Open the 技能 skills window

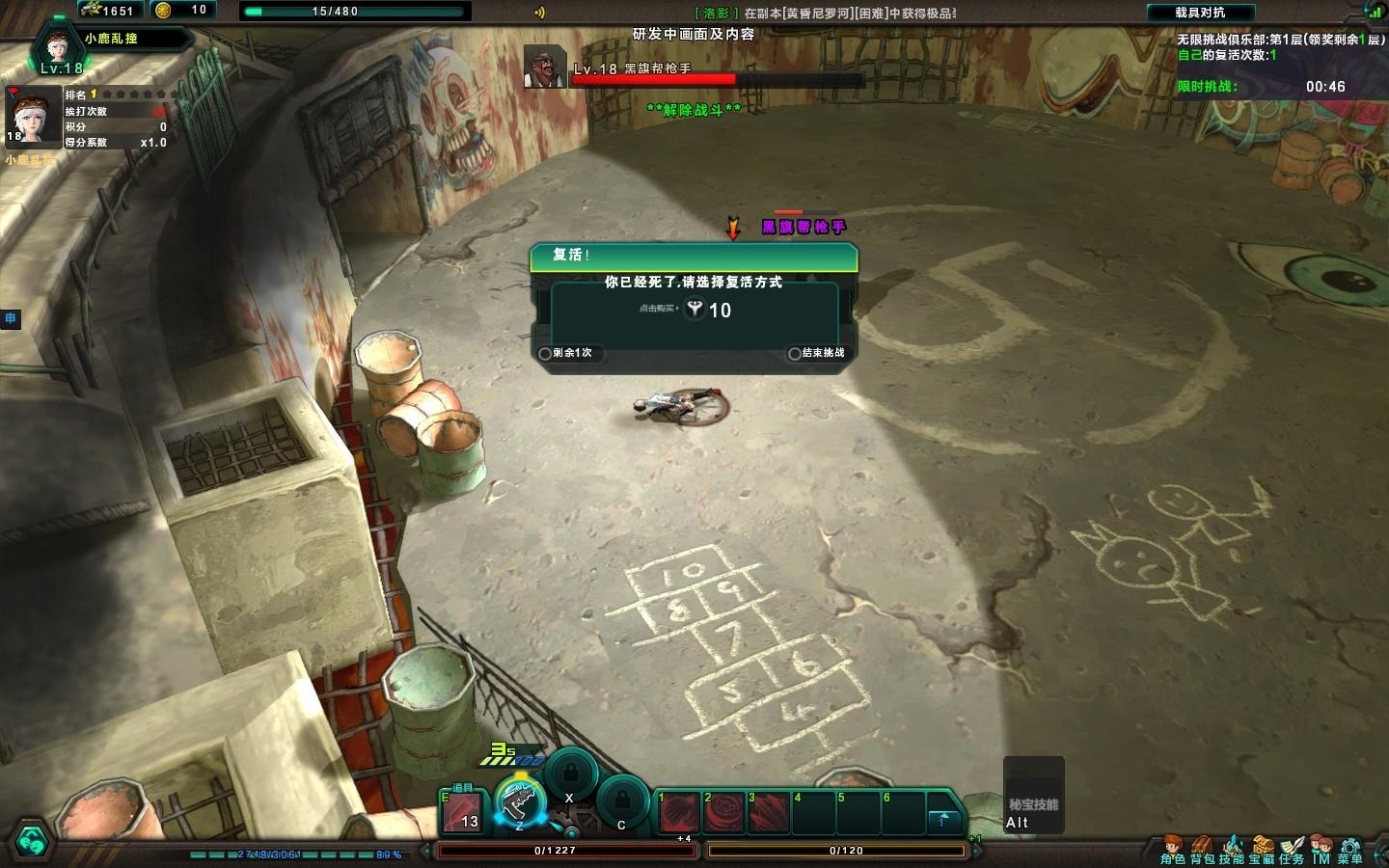coord(1232,850)
